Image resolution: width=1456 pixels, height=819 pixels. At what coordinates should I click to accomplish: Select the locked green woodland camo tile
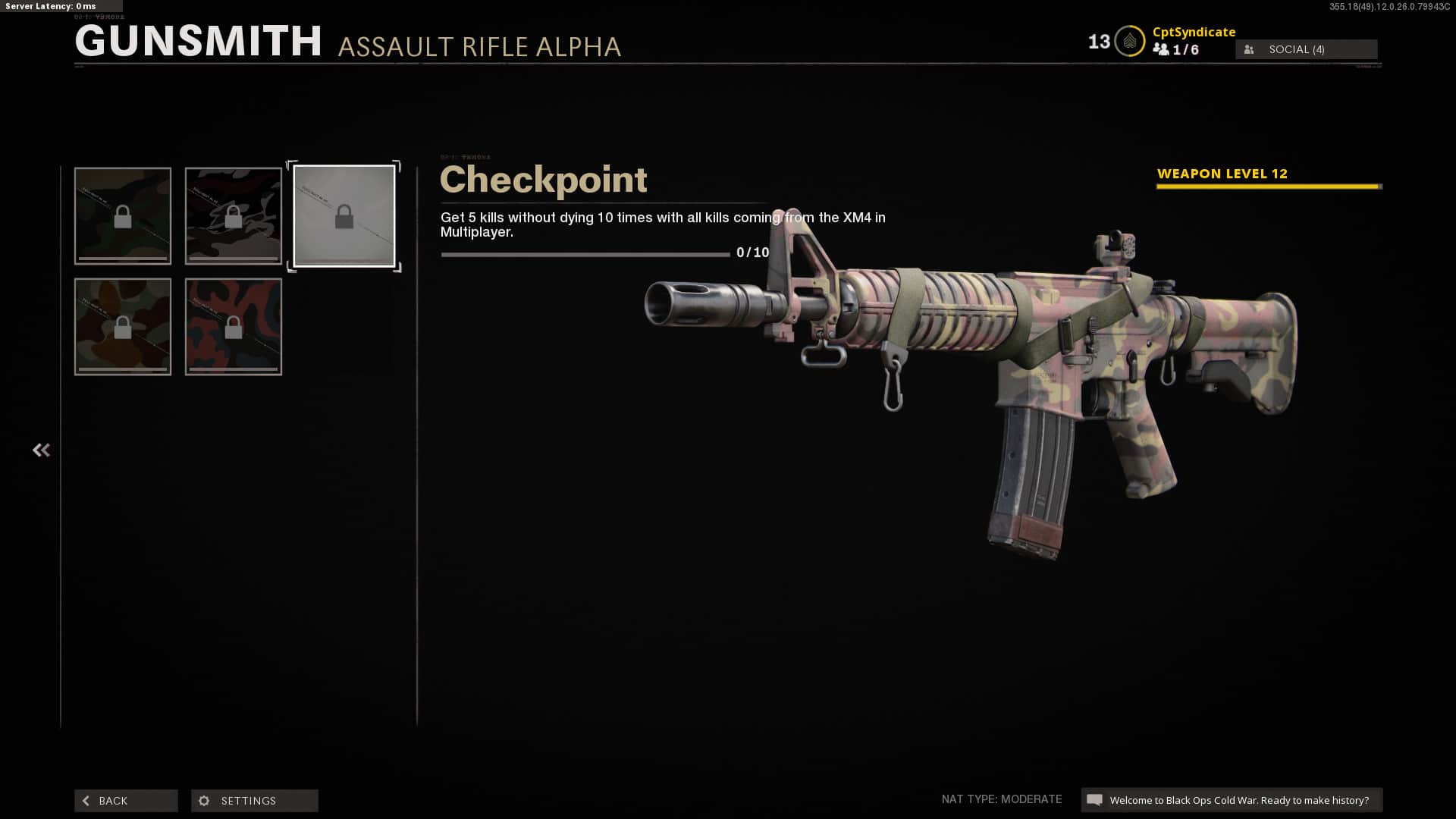[x=123, y=216]
